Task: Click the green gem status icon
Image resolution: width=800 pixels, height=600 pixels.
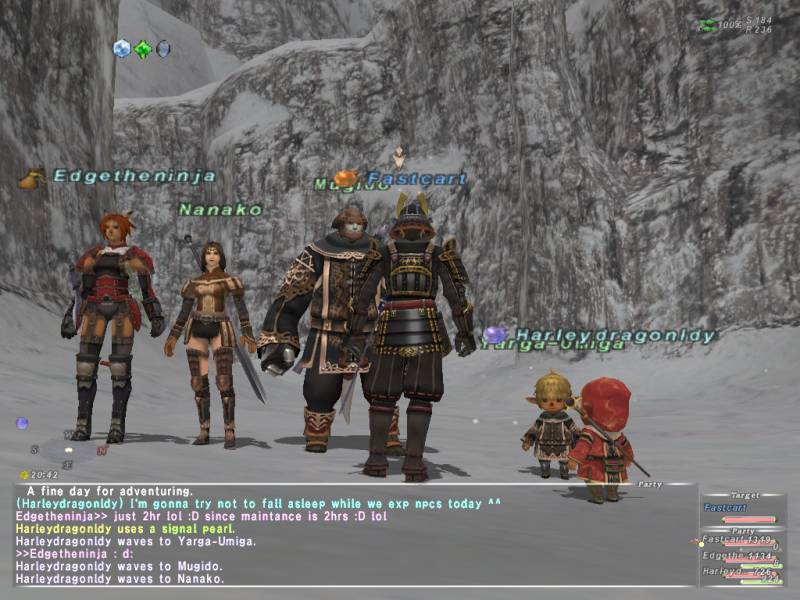Action: [x=143, y=49]
